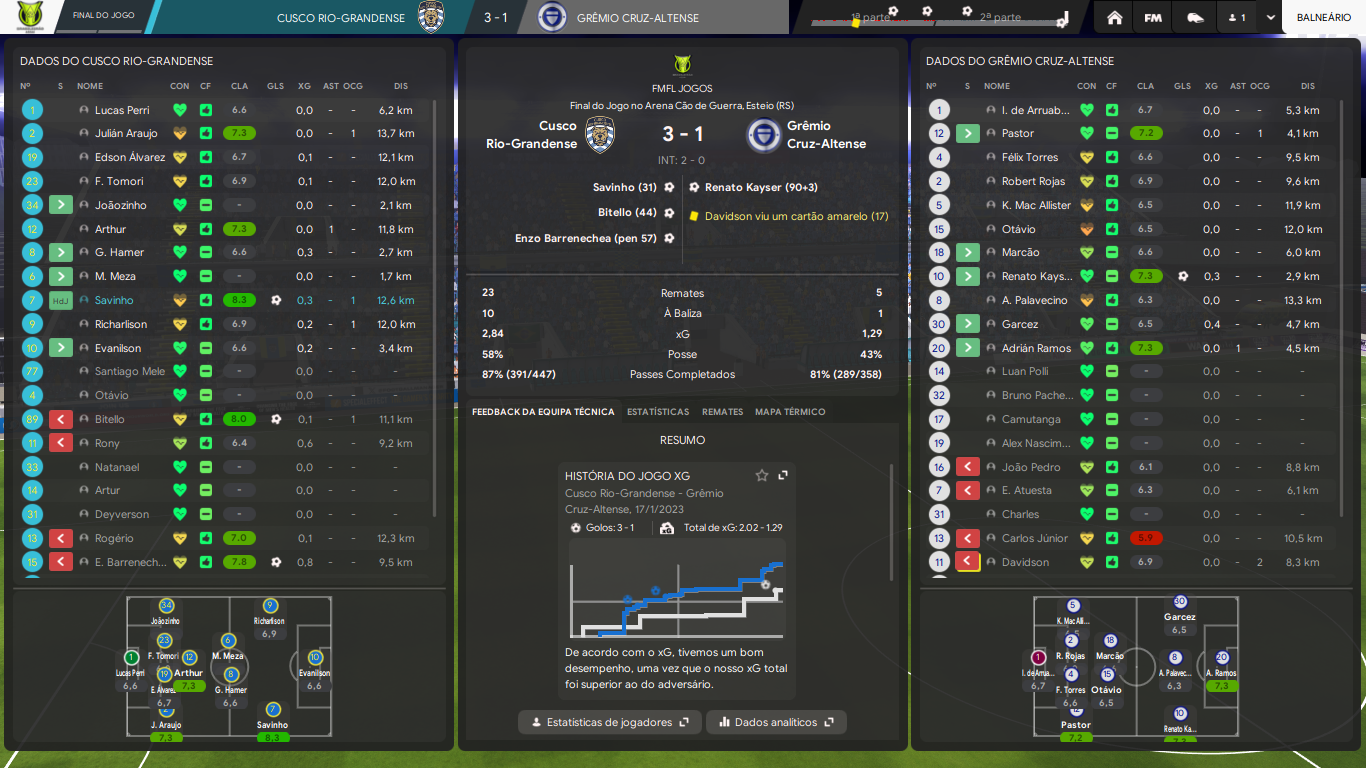Open the home screen icon
Screen dimensions: 1366x768
(1115, 17)
